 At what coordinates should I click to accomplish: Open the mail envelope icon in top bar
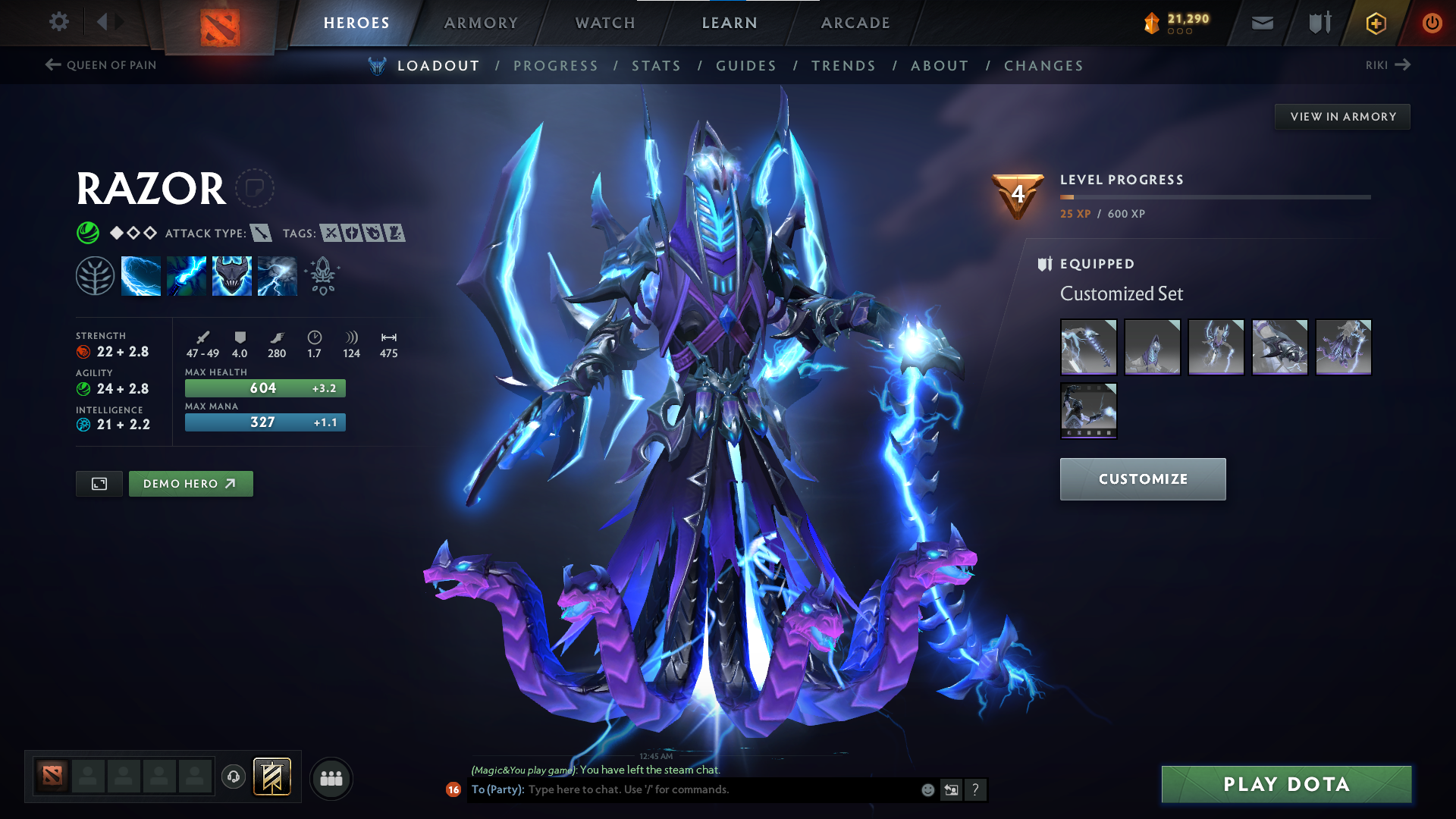(1261, 23)
